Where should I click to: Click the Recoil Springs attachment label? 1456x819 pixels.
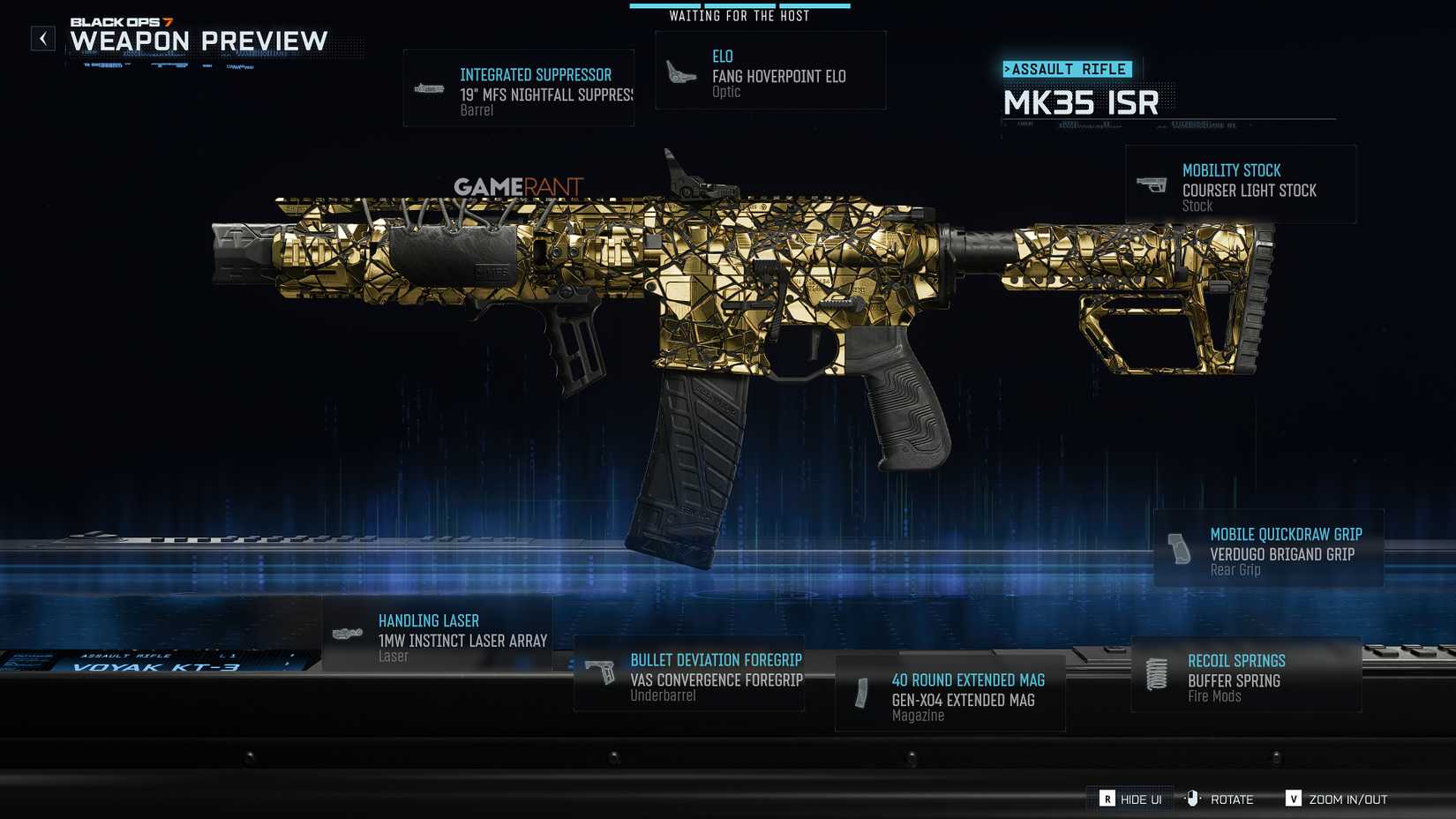[1237, 660]
